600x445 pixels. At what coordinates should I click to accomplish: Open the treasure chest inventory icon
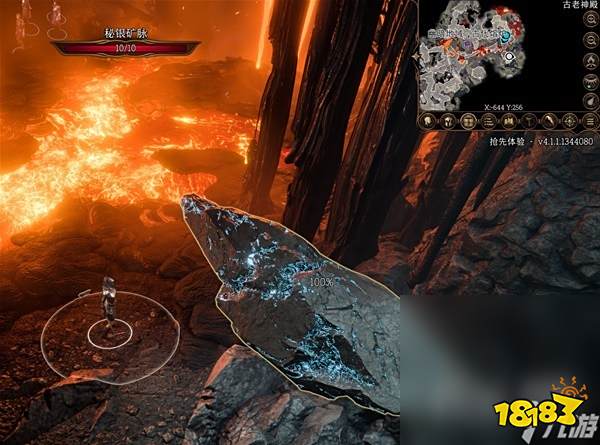click(x=468, y=119)
